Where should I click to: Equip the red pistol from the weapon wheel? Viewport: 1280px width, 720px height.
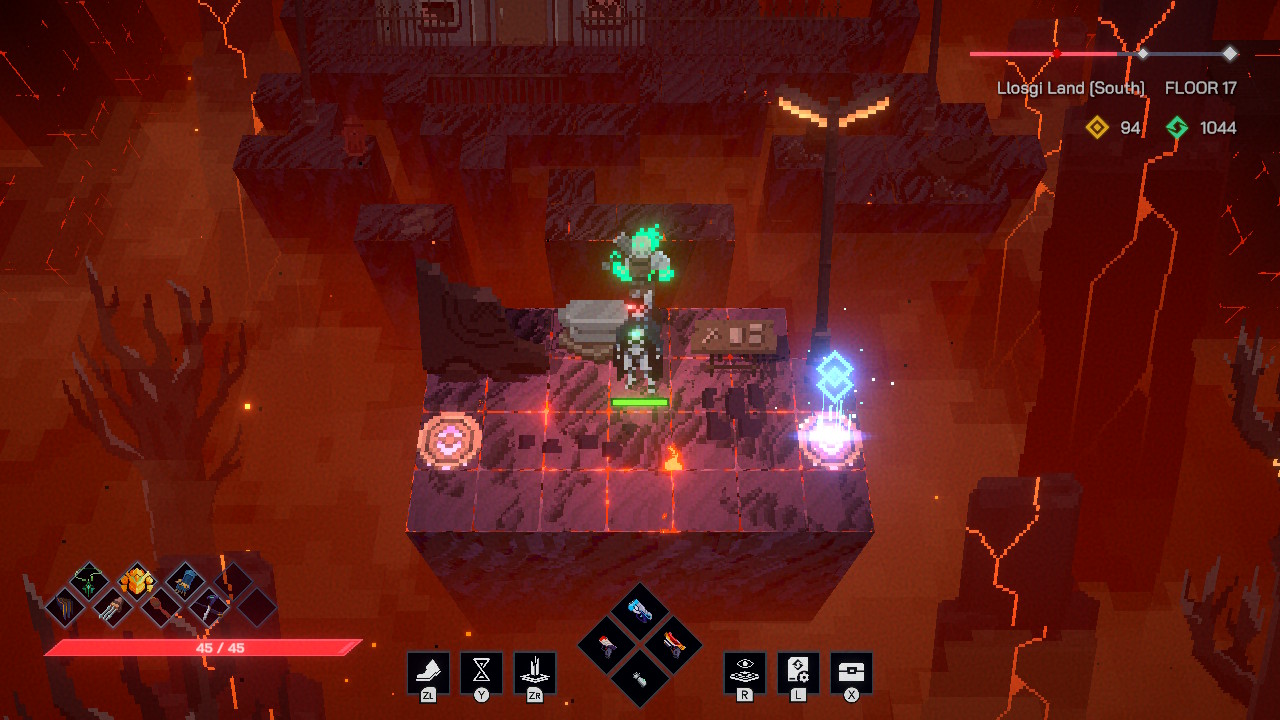coord(607,645)
